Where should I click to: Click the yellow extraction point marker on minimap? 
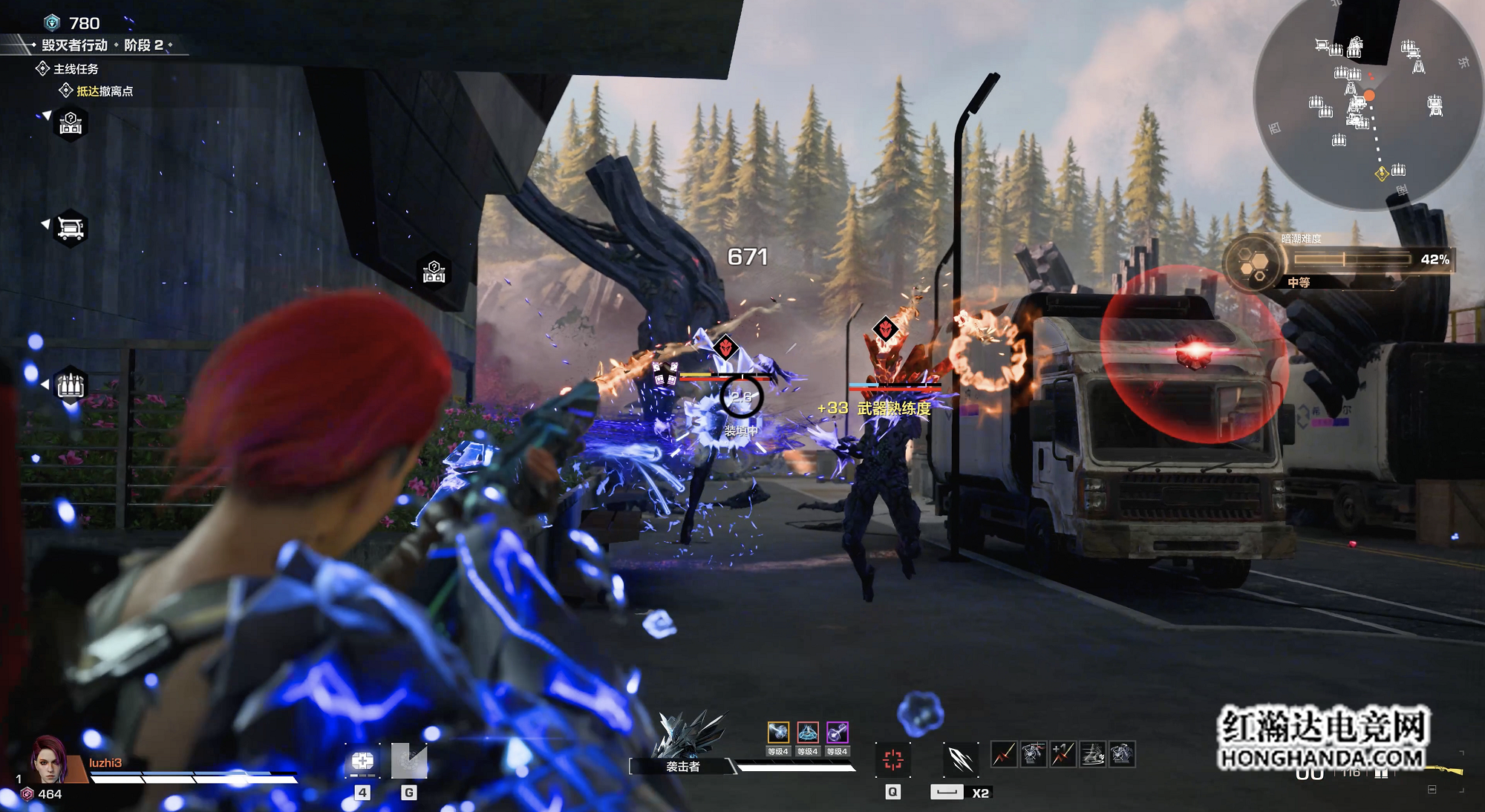pos(1381,174)
